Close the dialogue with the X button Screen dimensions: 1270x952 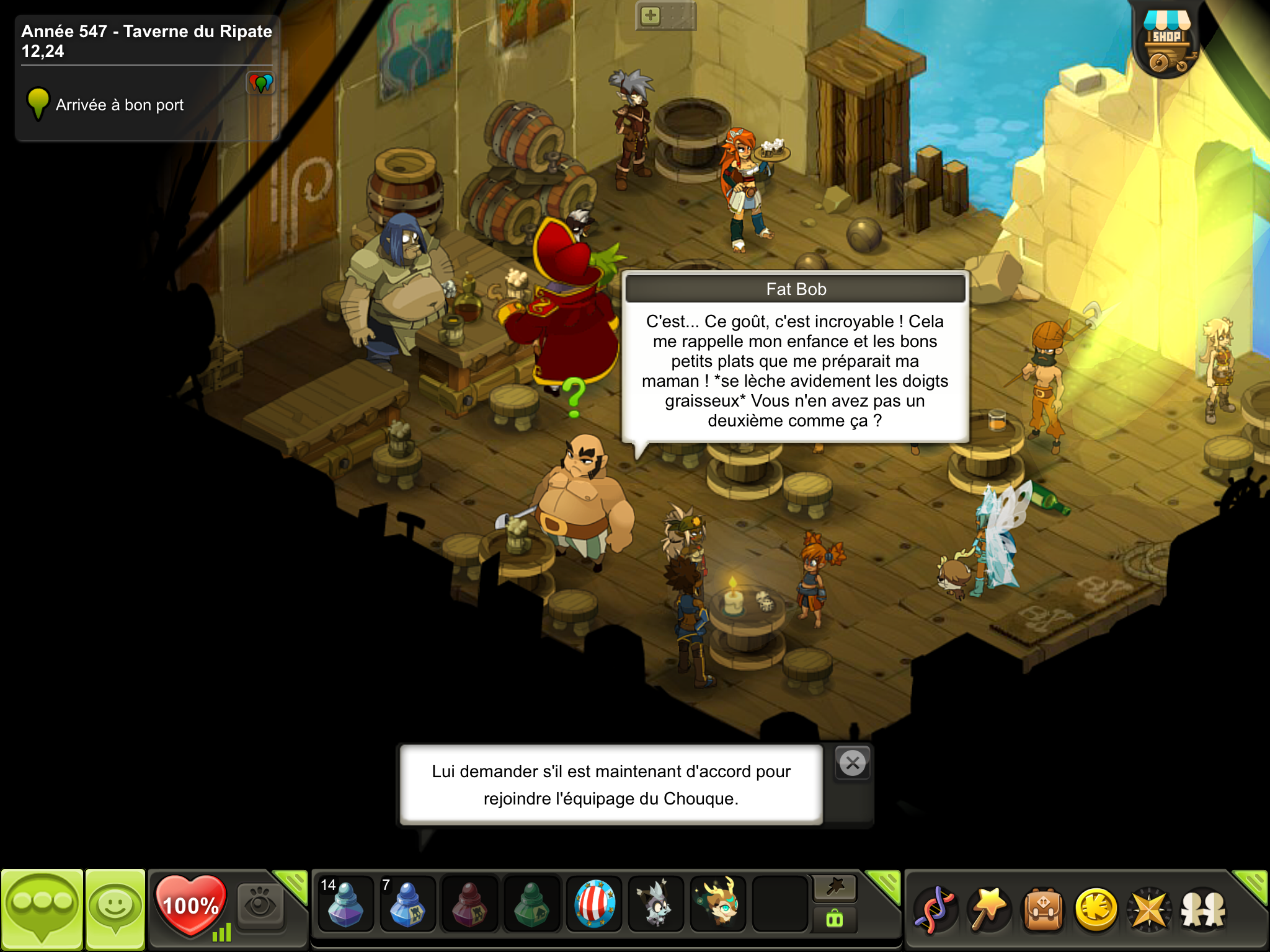(x=853, y=763)
